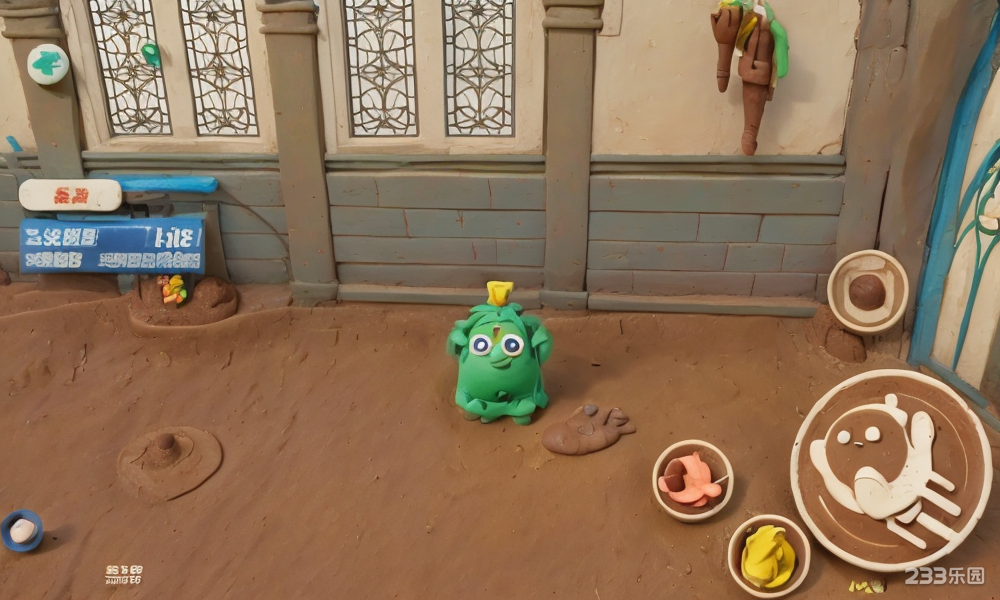Screen dimensions: 1000x600
Task: Click the green arrow circle icon
Action: 47,64
